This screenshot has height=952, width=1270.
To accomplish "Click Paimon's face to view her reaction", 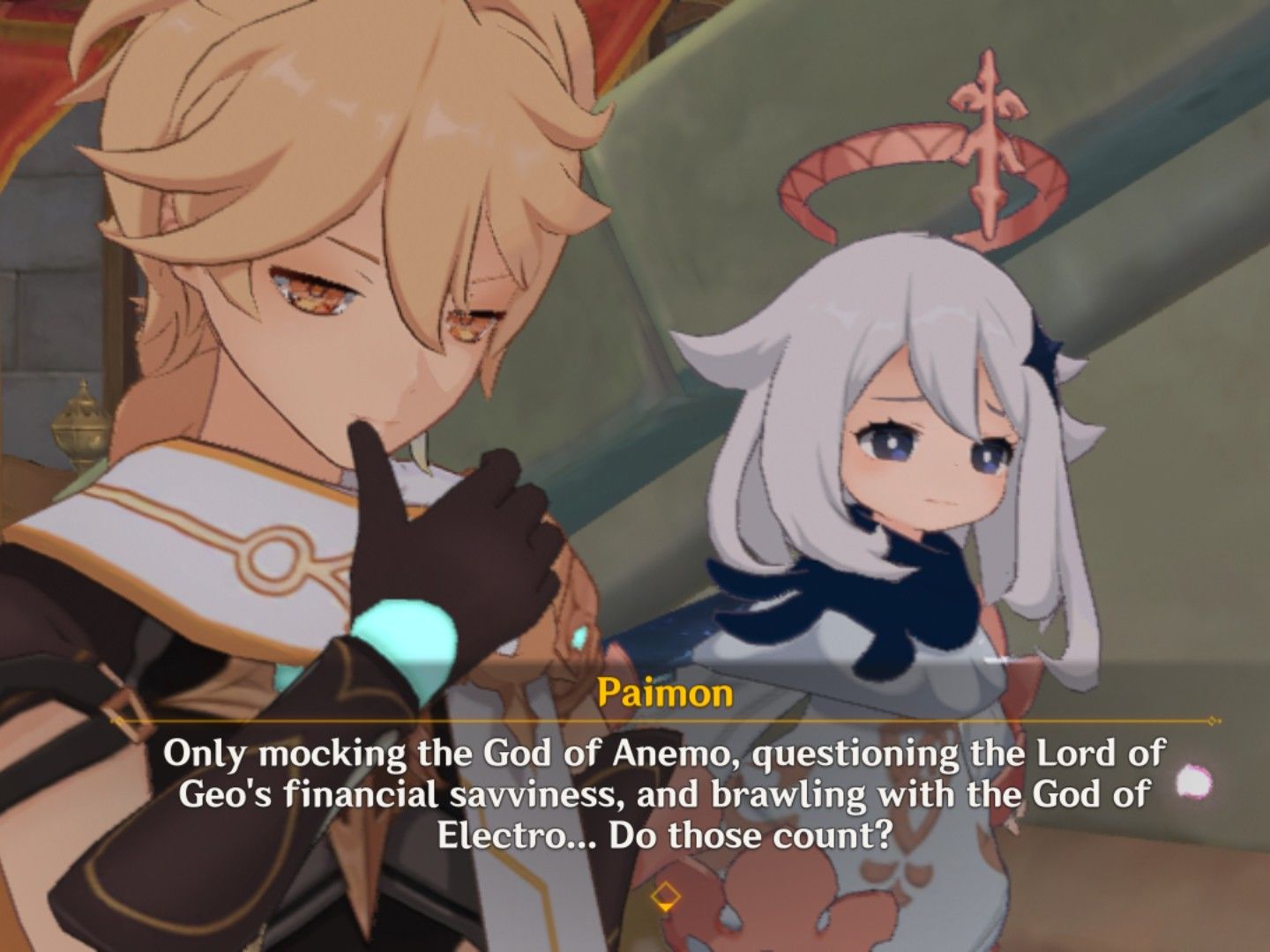I will pos(926,441).
